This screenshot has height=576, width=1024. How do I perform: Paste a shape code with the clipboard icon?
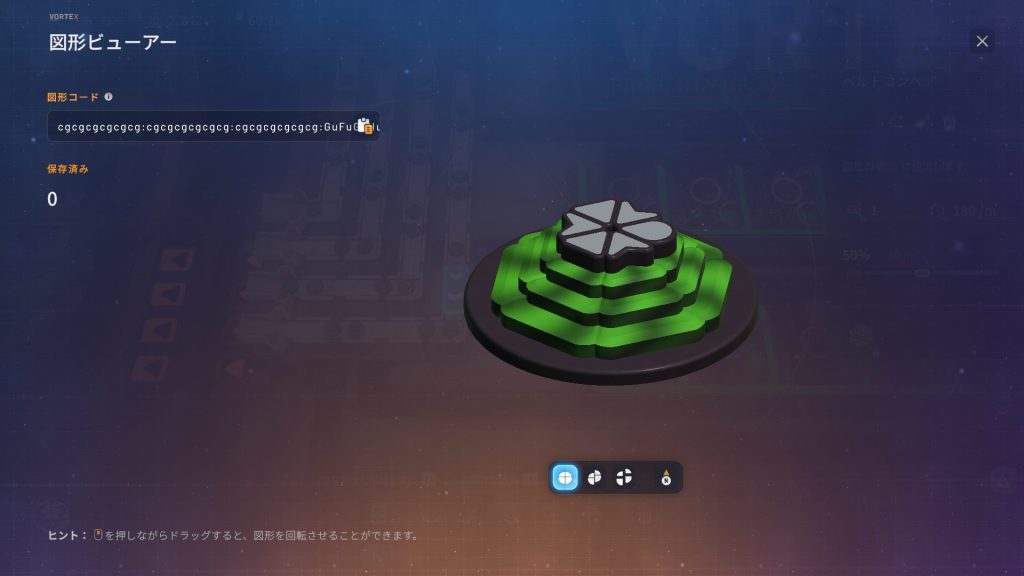(365, 127)
